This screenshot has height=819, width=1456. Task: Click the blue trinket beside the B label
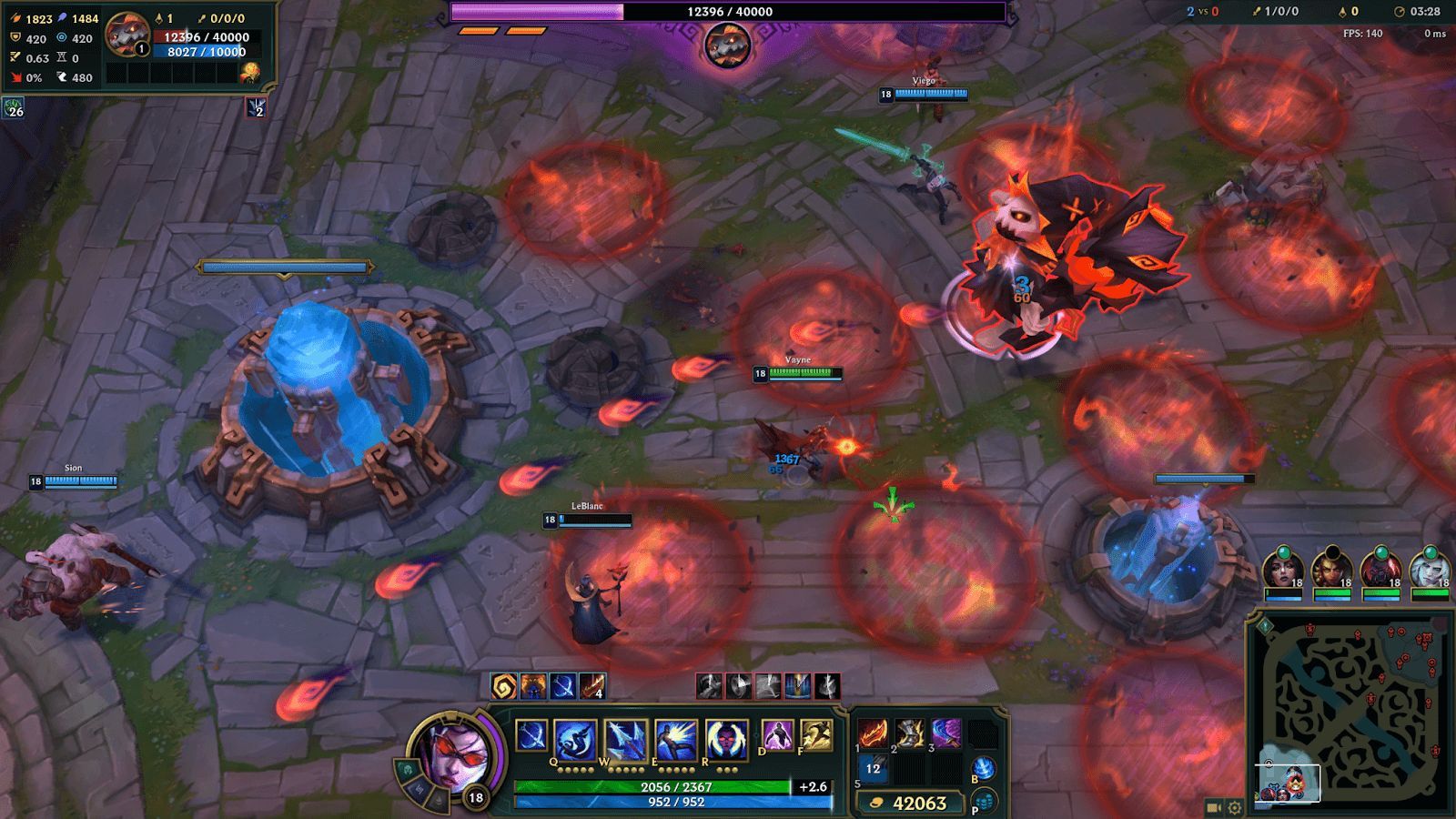click(983, 769)
